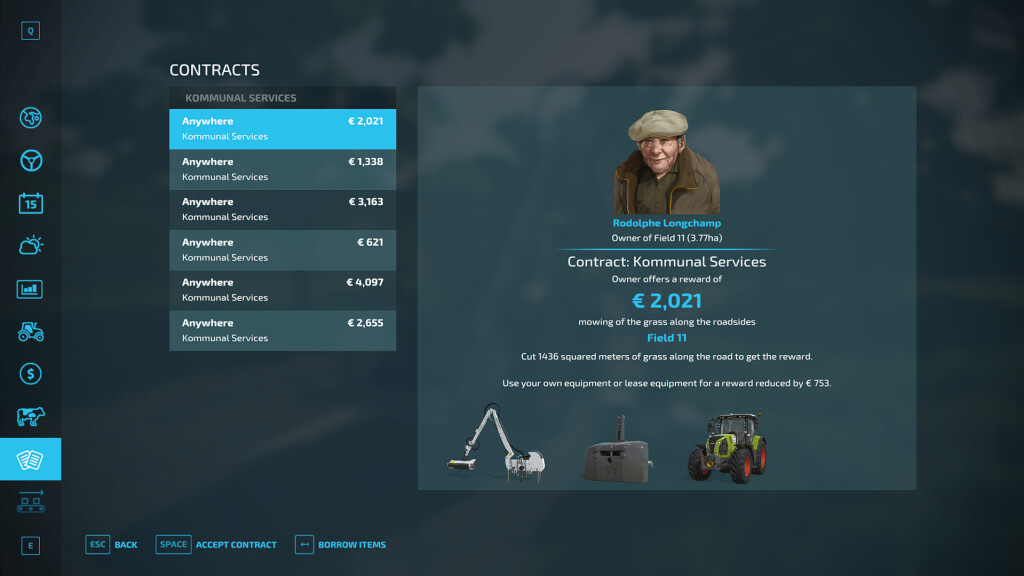Show the vehicles tractor tab

31,332
